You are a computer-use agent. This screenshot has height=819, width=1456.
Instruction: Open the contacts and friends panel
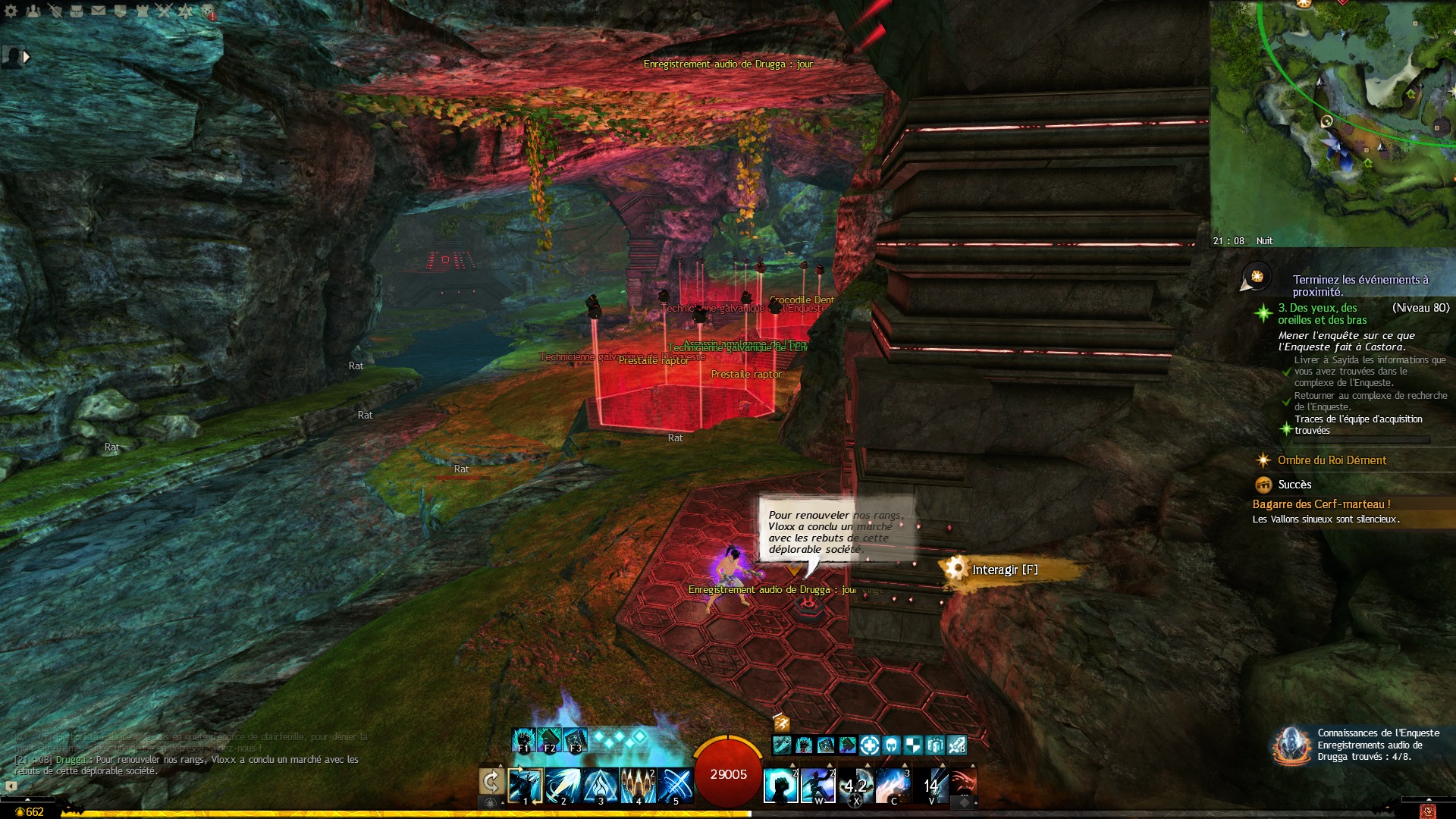click(33, 11)
